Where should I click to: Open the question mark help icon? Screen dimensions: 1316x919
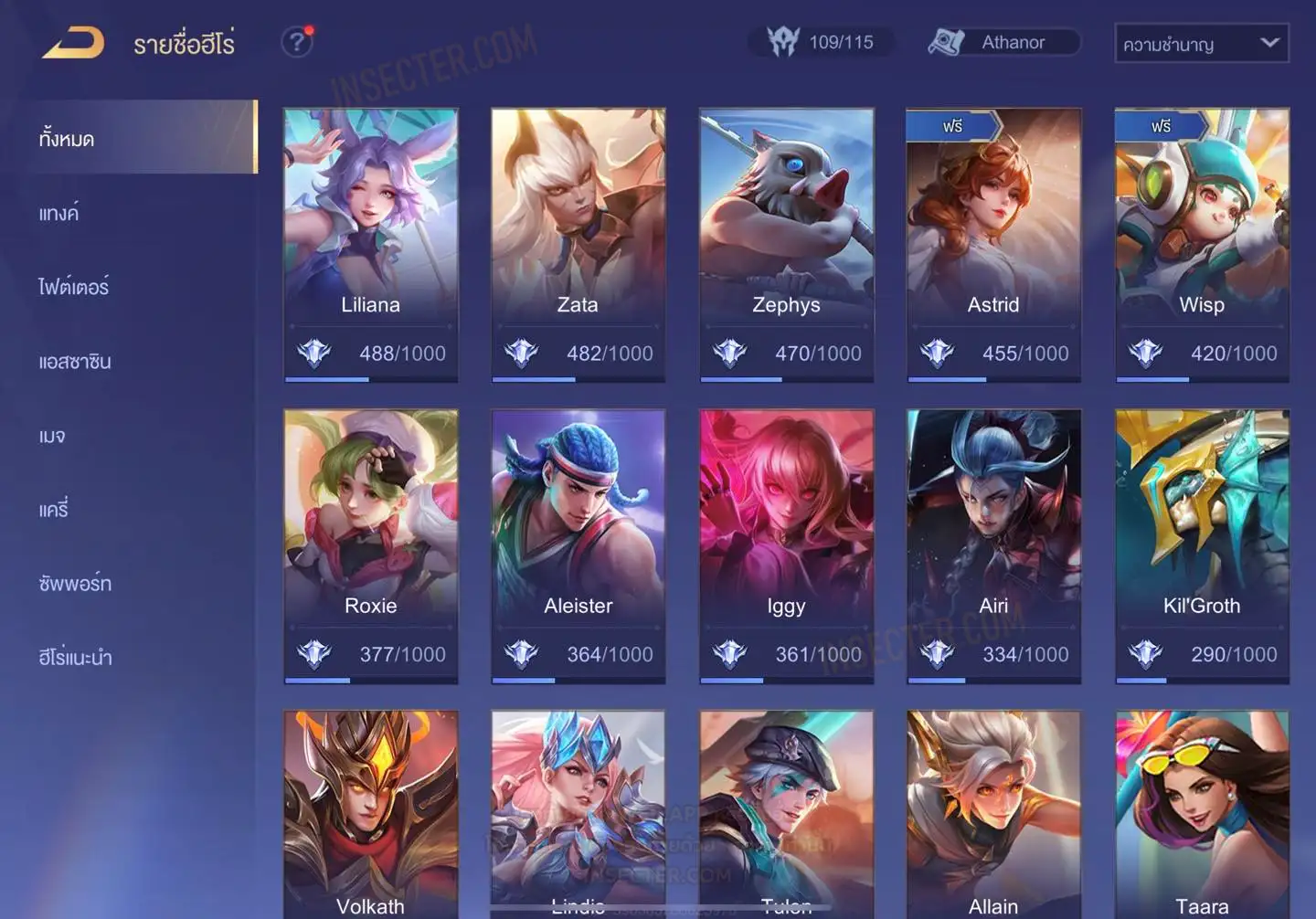[296, 42]
